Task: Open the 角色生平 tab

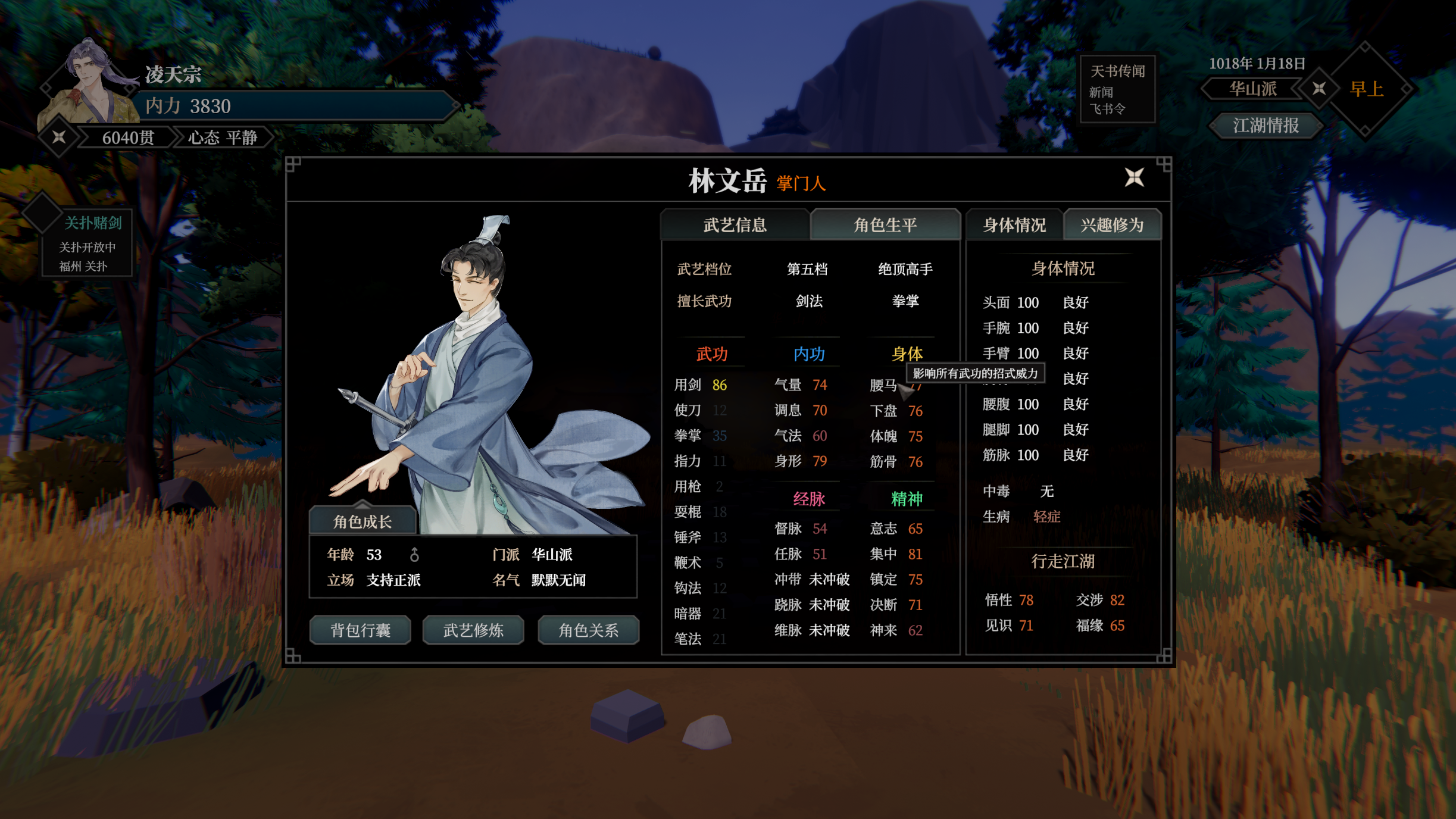Action: click(x=885, y=225)
